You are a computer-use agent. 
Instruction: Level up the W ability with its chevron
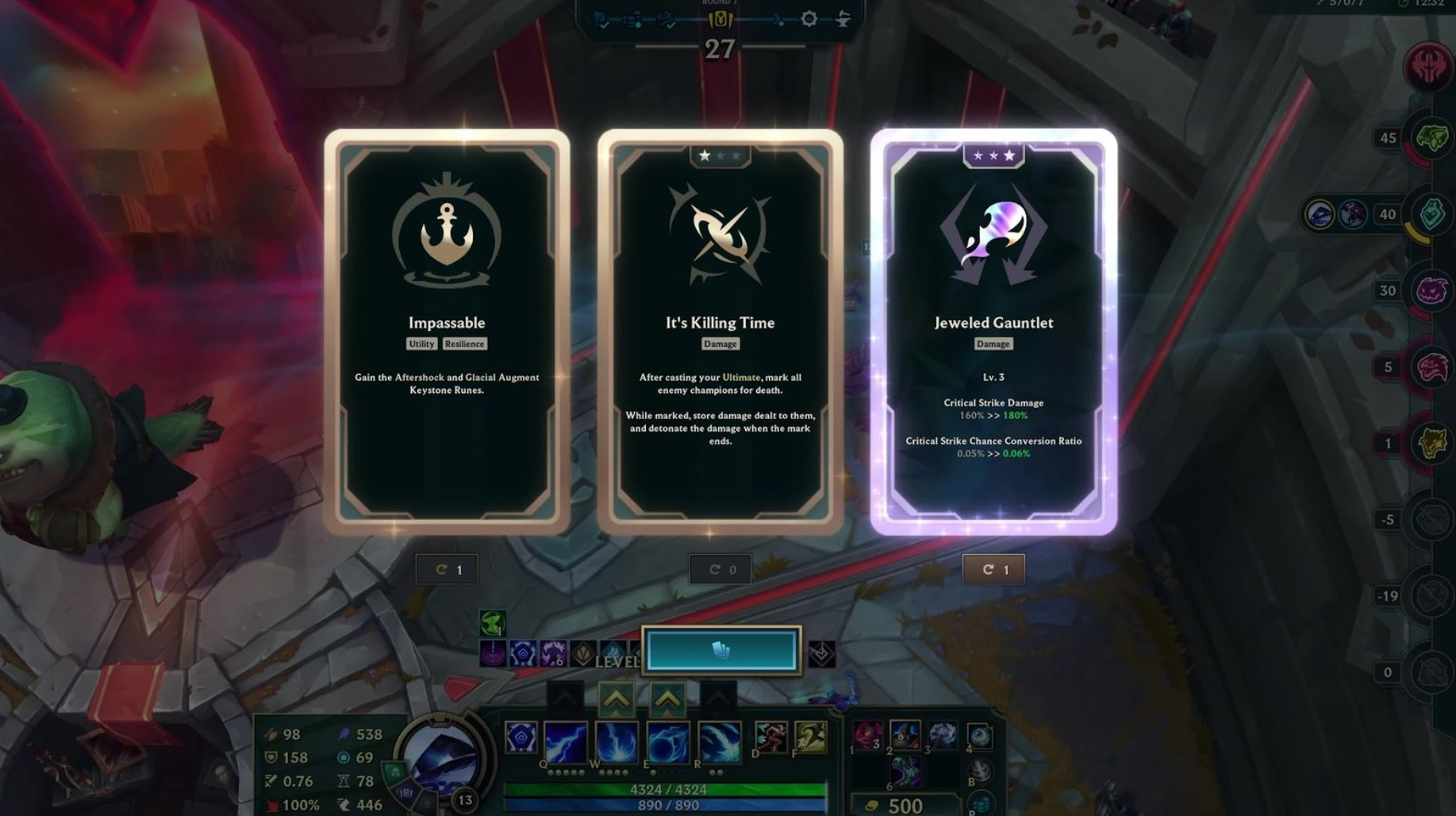coord(617,699)
